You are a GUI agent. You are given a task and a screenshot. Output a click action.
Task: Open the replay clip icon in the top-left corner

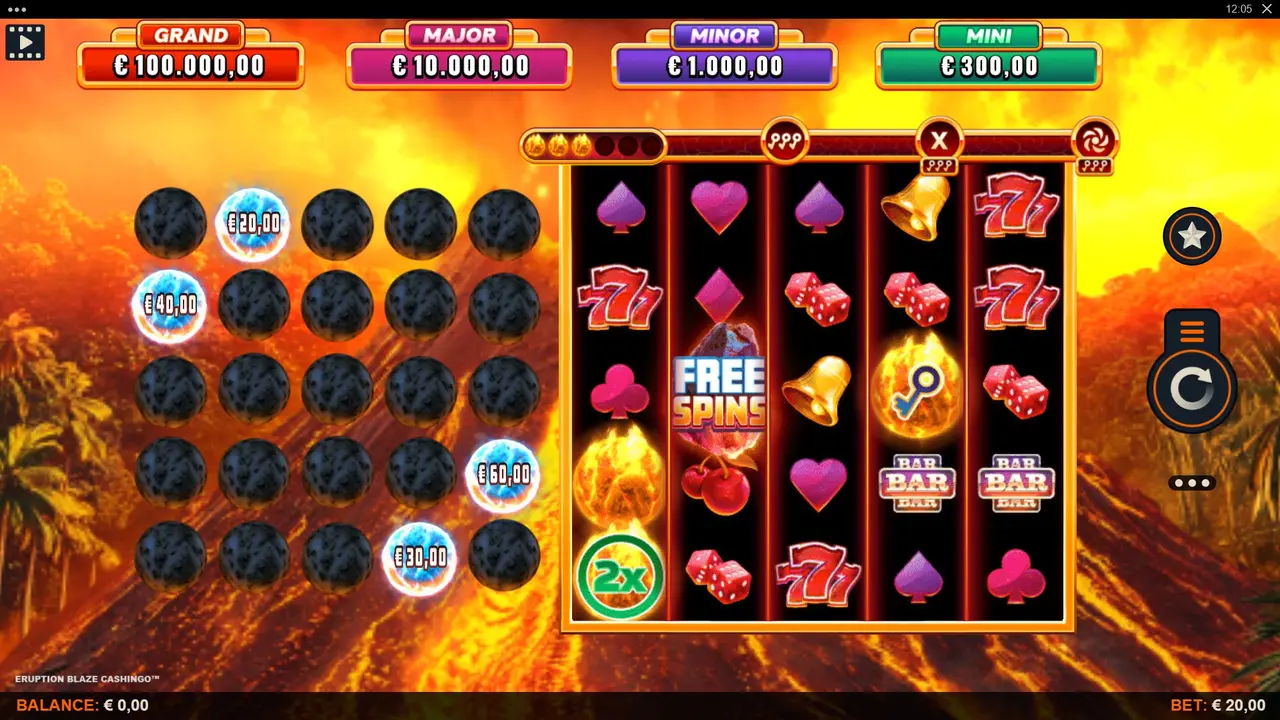click(x=25, y=42)
